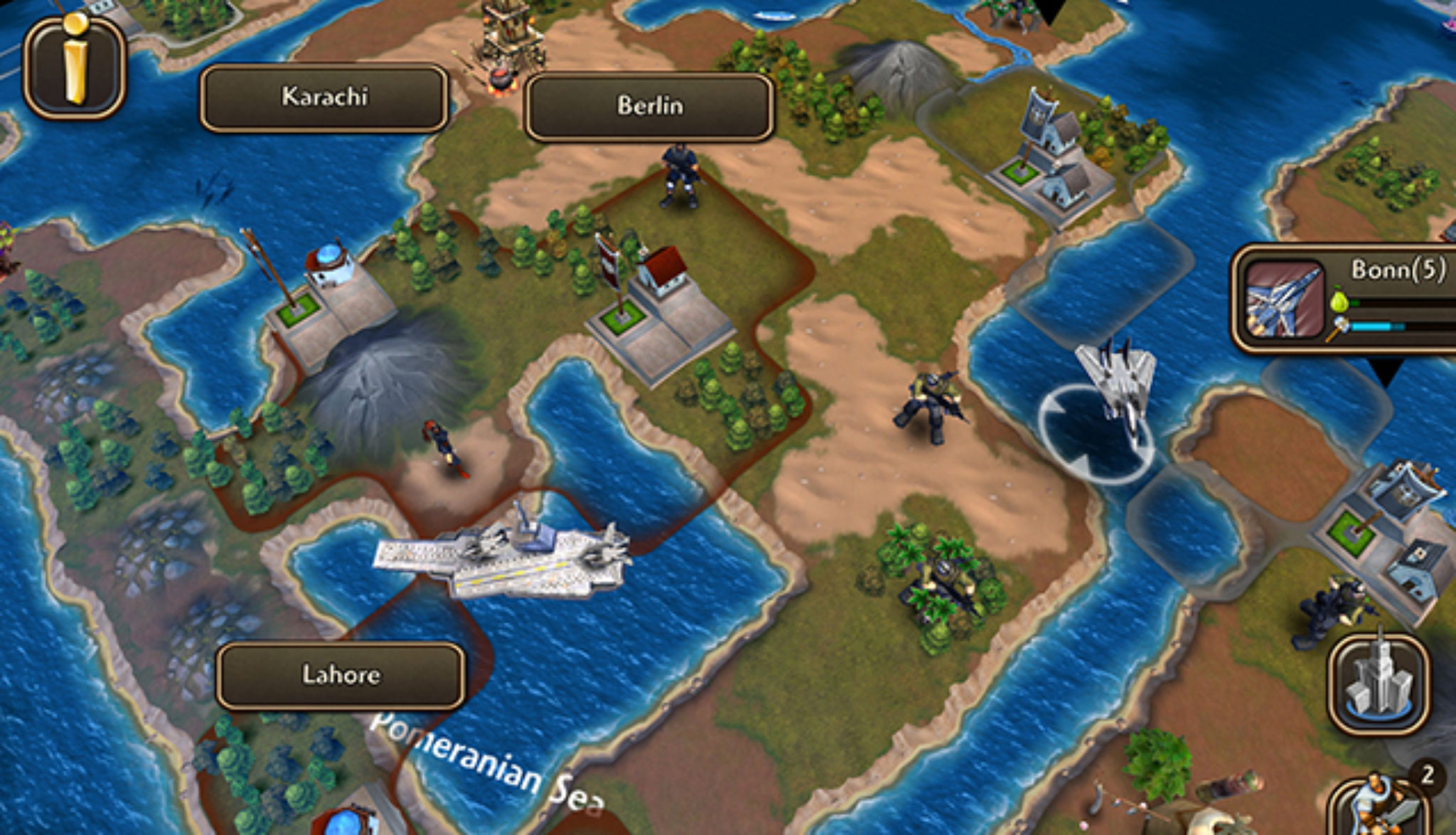Select the Berlin city banner
The width and height of the screenshot is (1456, 835).
(x=650, y=105)
